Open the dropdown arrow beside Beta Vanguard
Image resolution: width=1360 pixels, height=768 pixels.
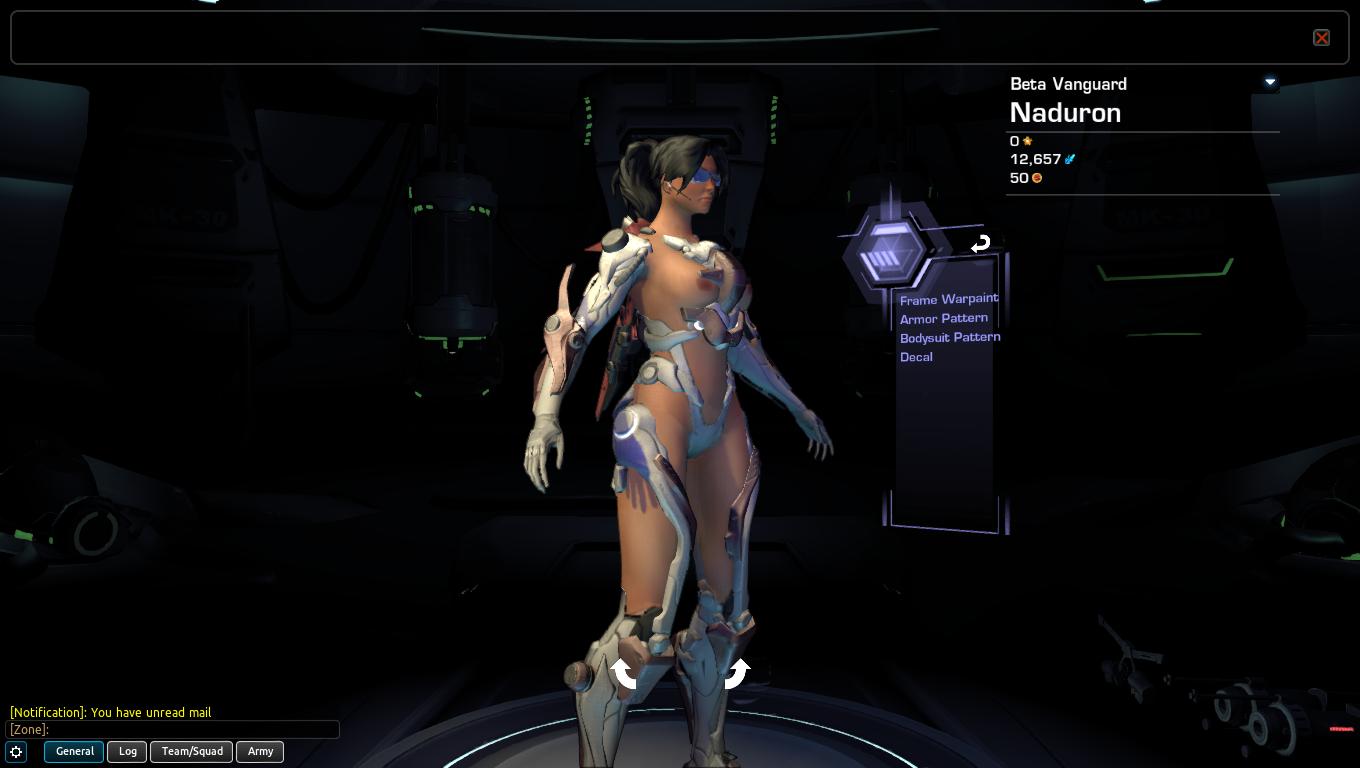tap(1270, 82)
